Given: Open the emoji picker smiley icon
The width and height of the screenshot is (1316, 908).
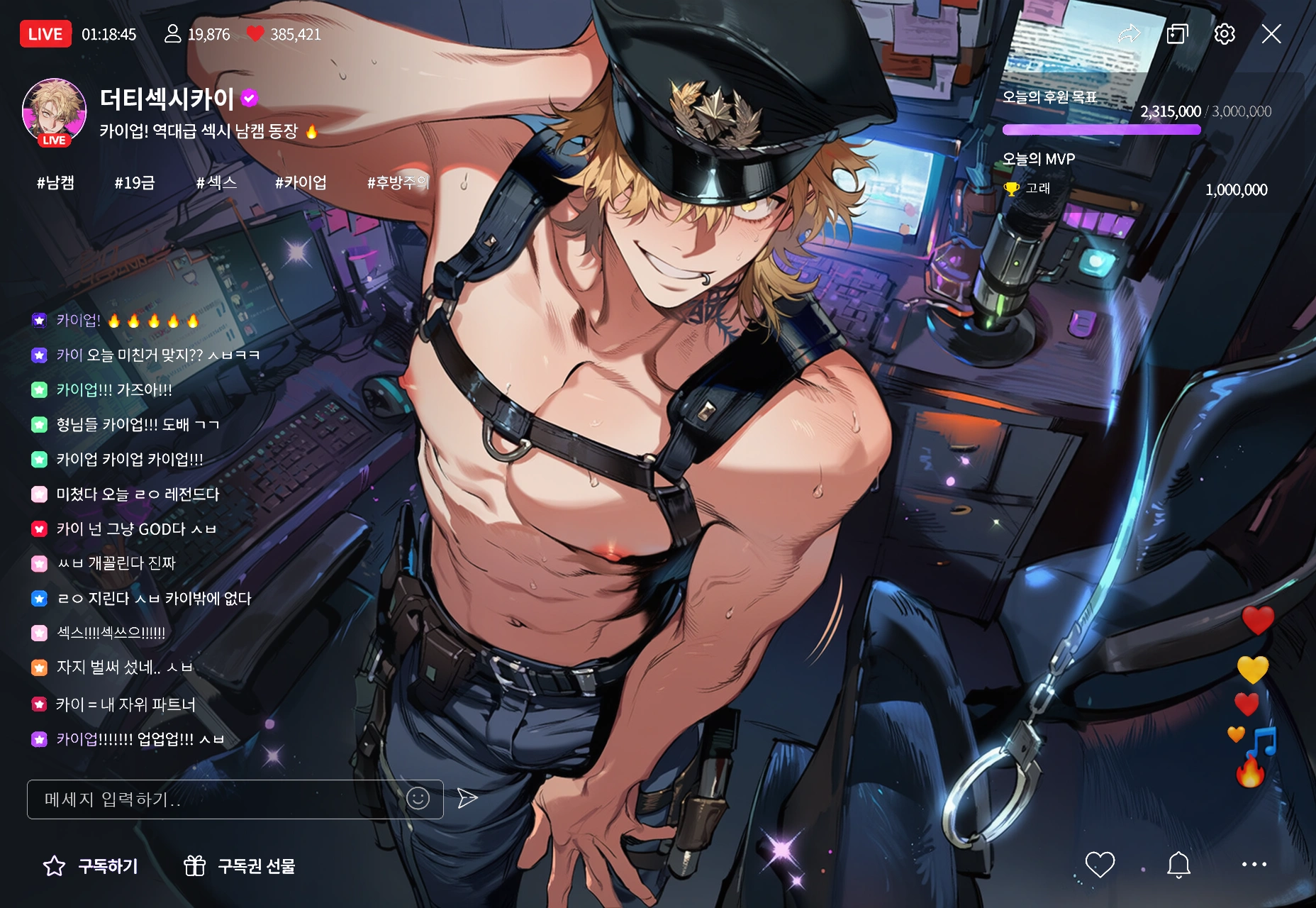Looking at the screenshot, I should click(x=418, y=799).
